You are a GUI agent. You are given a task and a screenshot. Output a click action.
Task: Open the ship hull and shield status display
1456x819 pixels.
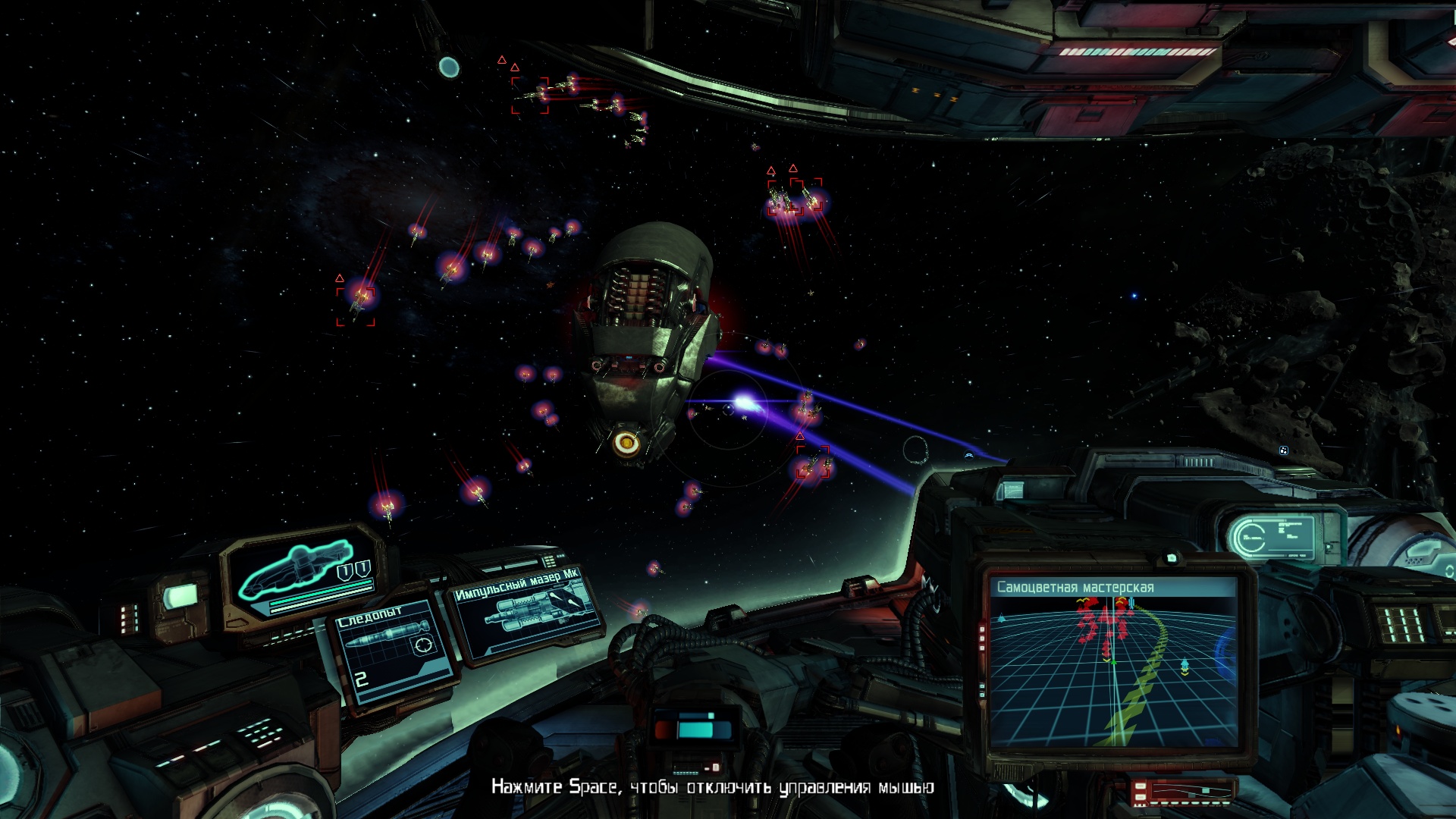305,574
